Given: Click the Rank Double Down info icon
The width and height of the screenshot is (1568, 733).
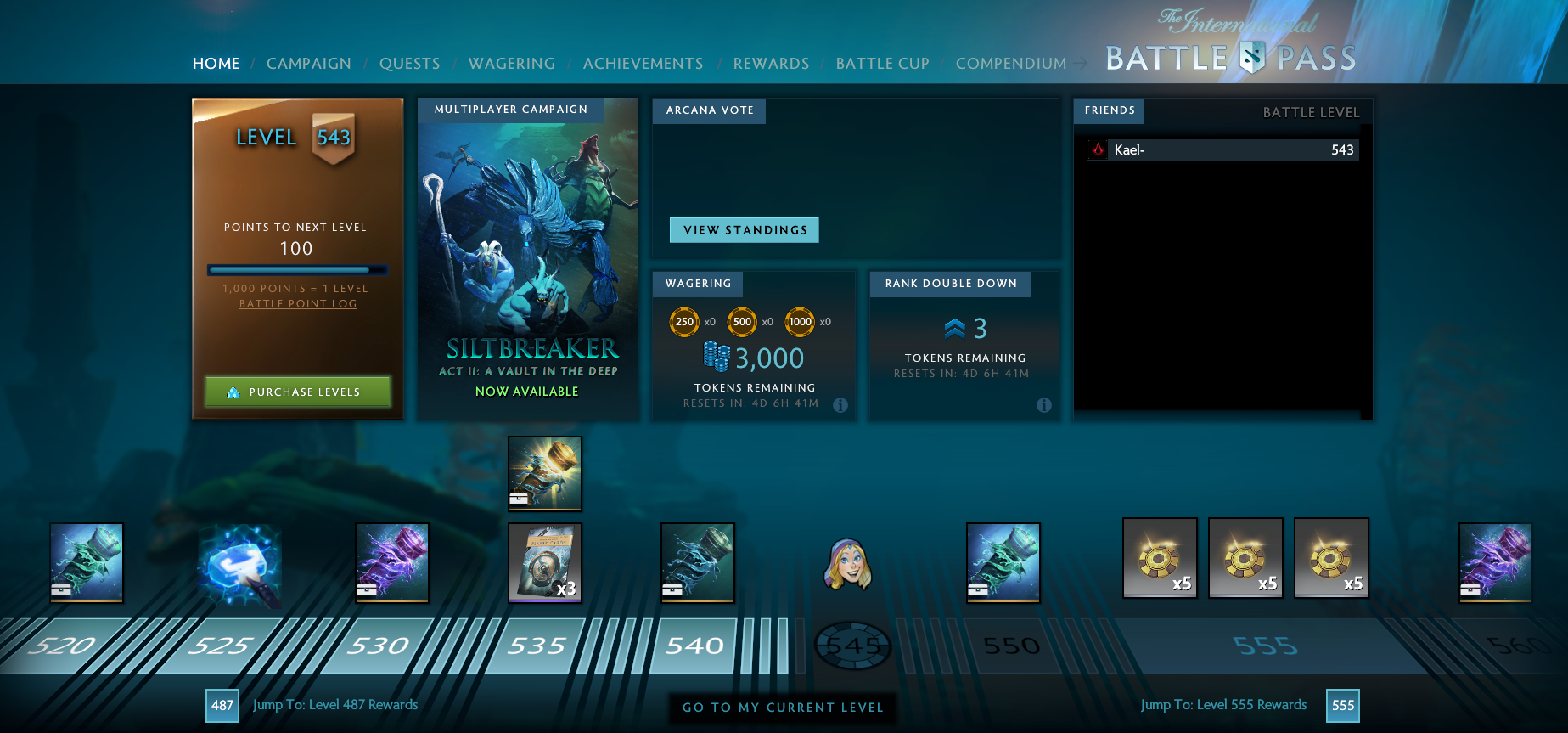Looking at the screenshot, I should coord(1044,406).
